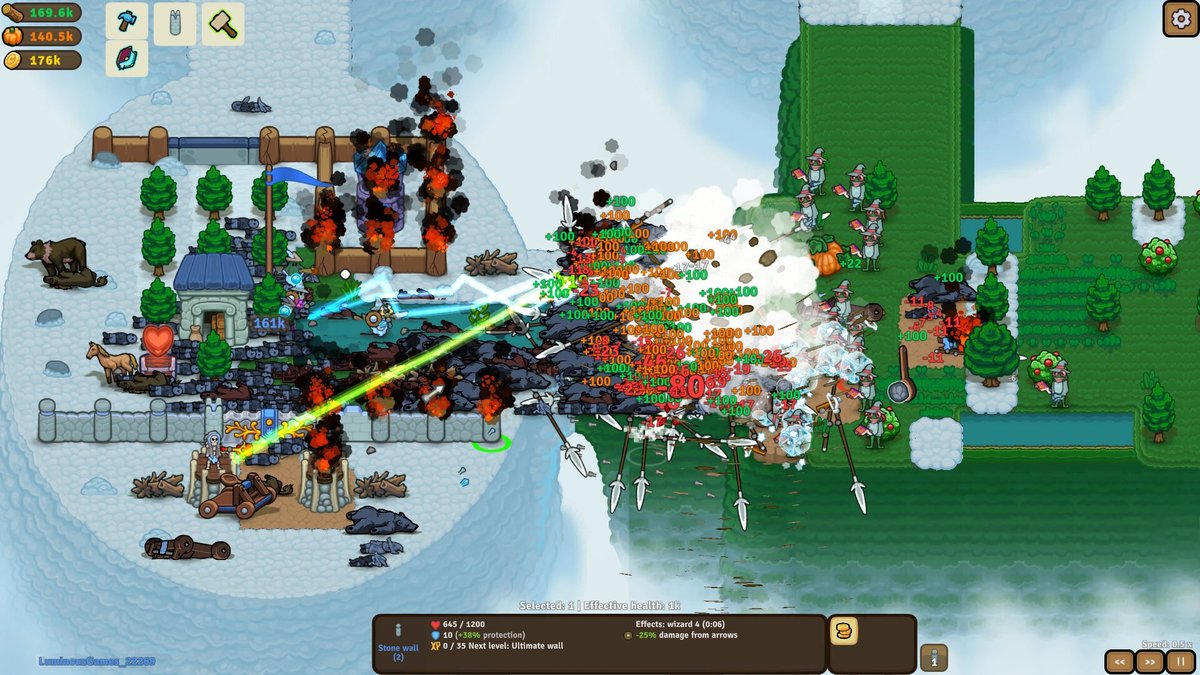Pause the game
The image size is (1200, 675).
[x=1180, y=661]
